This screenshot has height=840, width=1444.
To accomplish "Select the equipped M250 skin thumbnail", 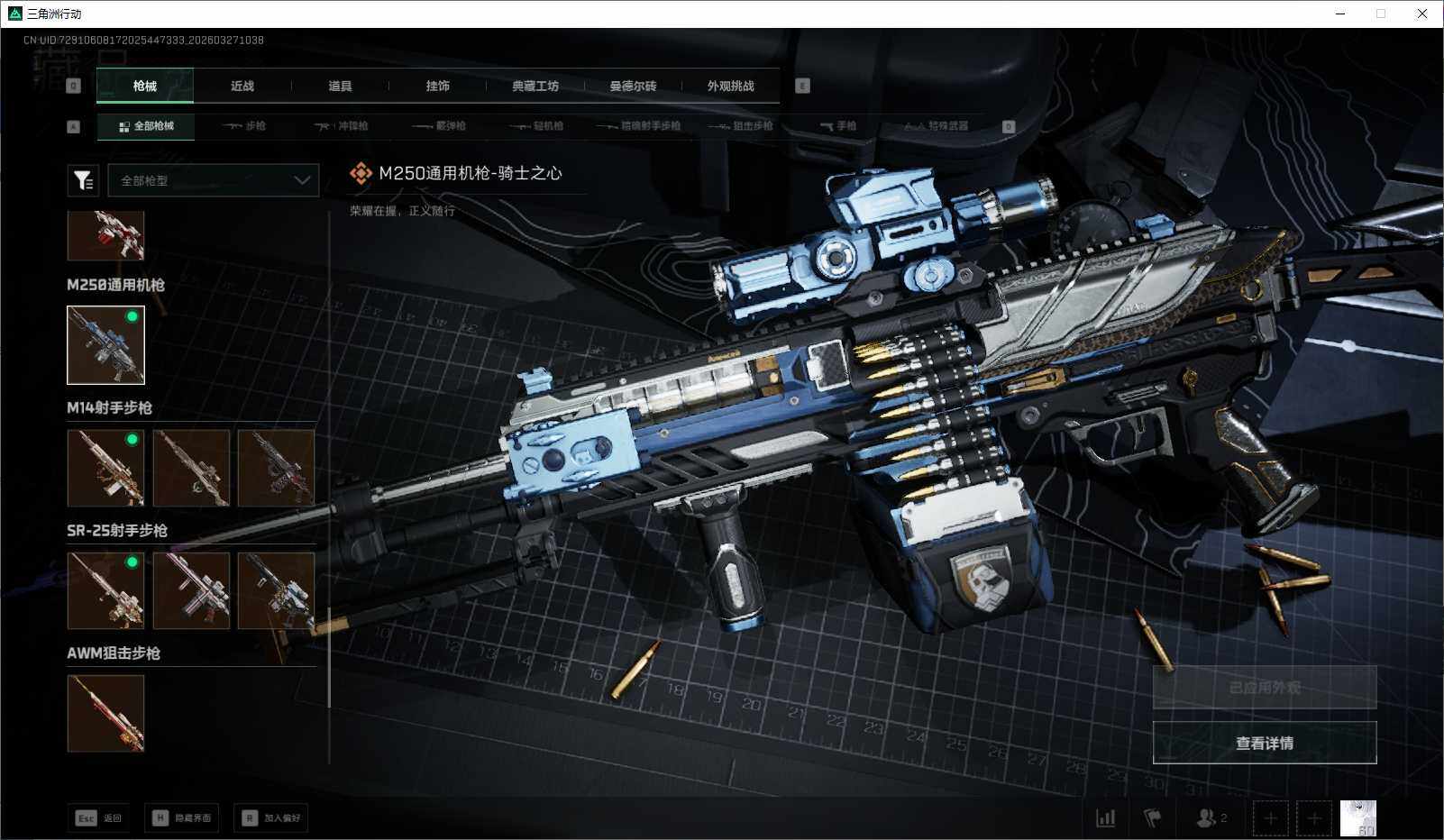I will pos(105,345).
